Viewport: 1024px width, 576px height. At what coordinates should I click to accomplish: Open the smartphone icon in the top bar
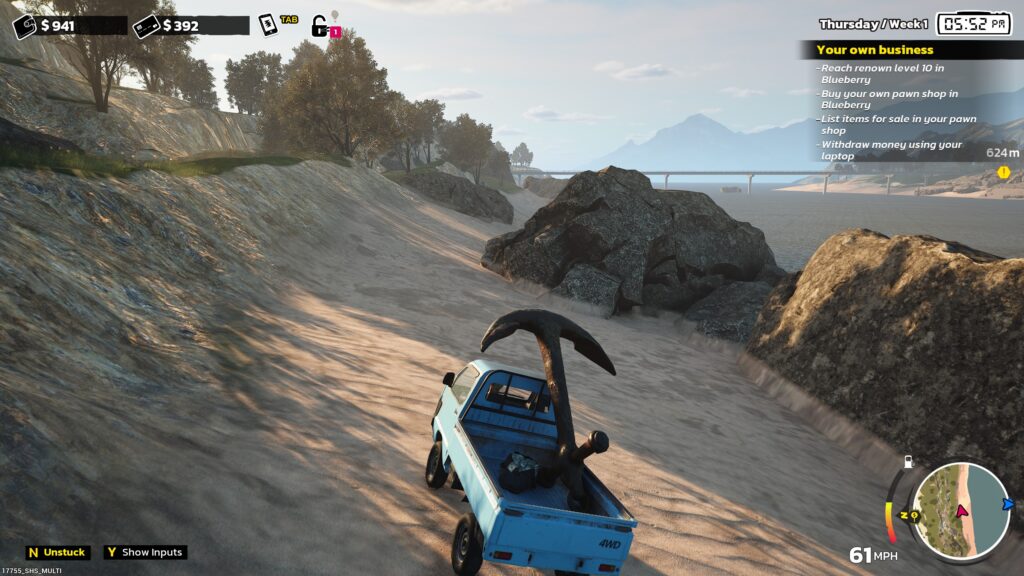pyautogui.click(x=268, y=25)
